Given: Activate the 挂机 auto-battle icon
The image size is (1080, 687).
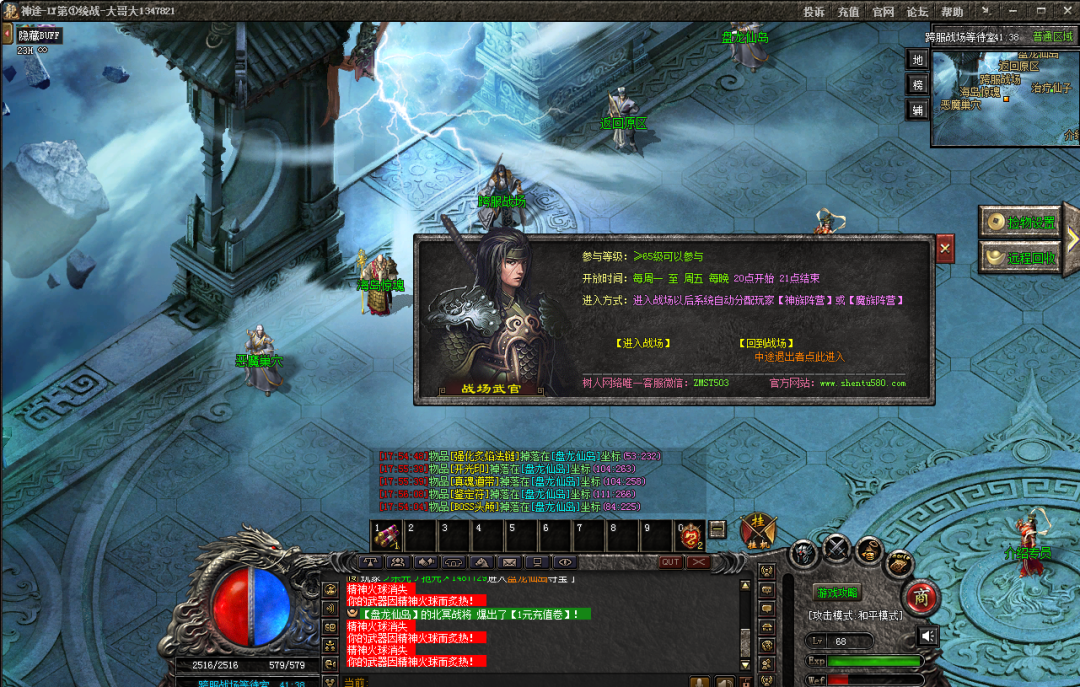Looking at the screenshot, I should [x=757, y=532].
